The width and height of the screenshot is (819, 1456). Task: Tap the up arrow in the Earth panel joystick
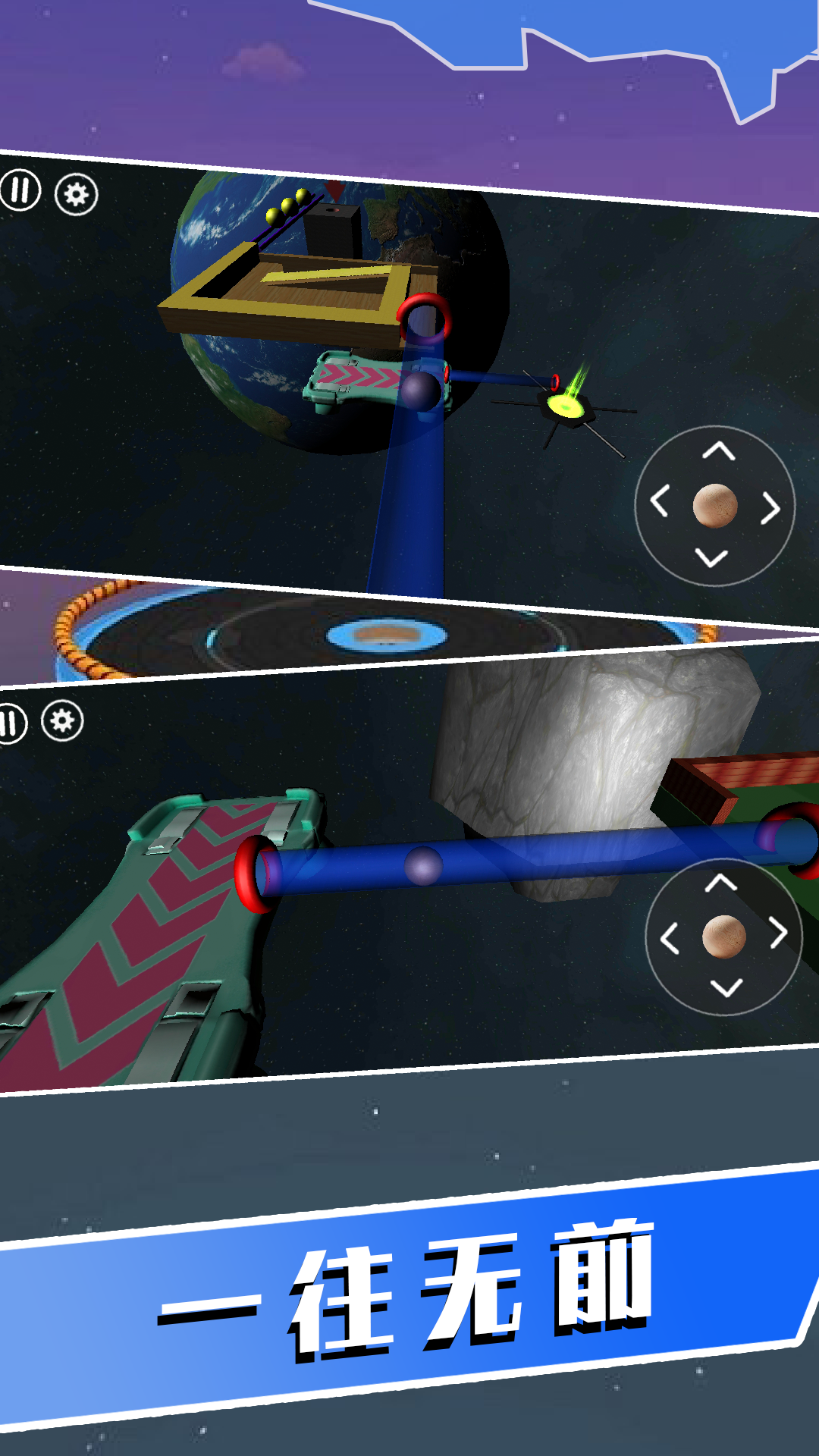tap(718, 452)
